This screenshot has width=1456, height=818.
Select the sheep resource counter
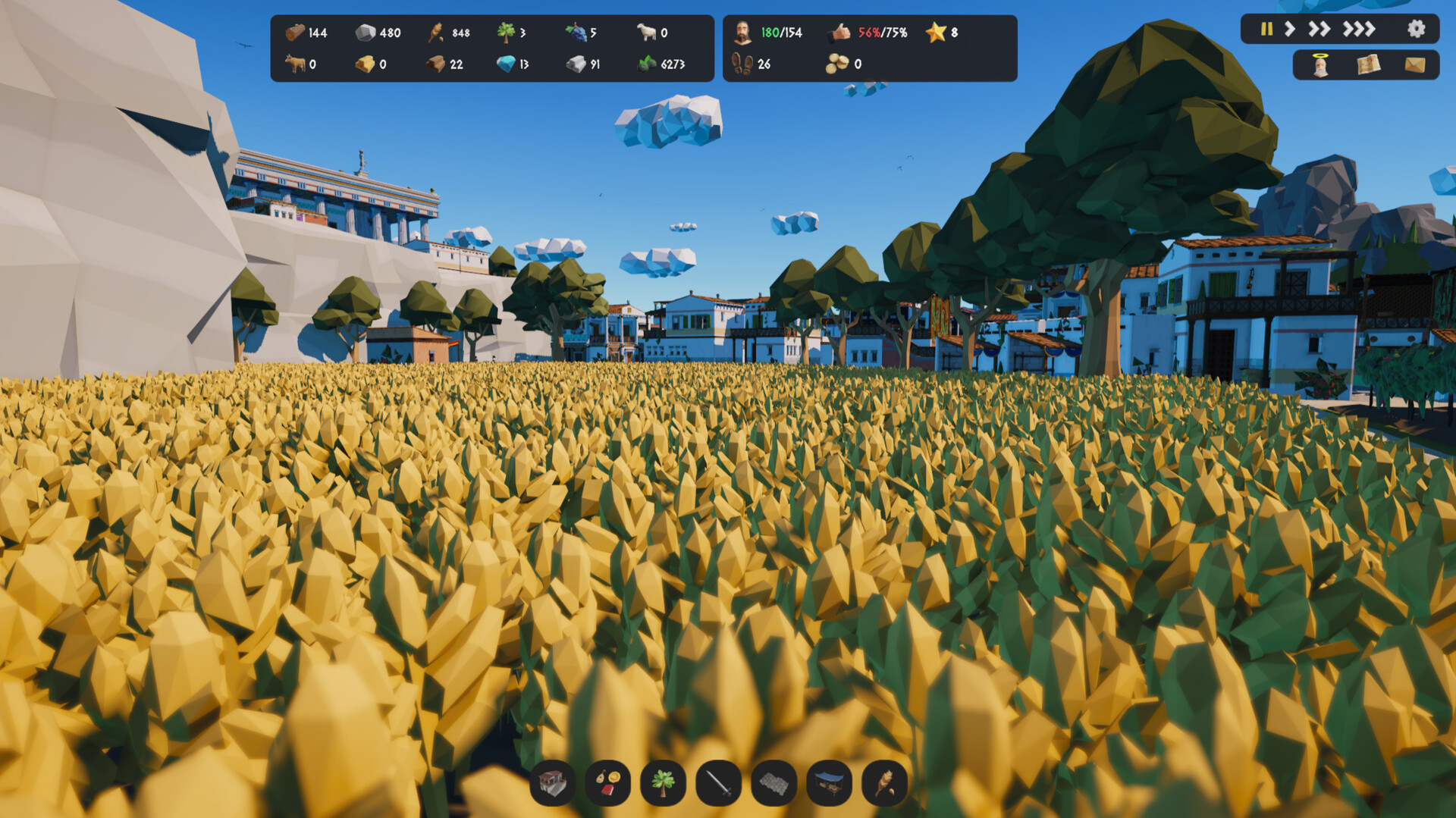[648, 33]
